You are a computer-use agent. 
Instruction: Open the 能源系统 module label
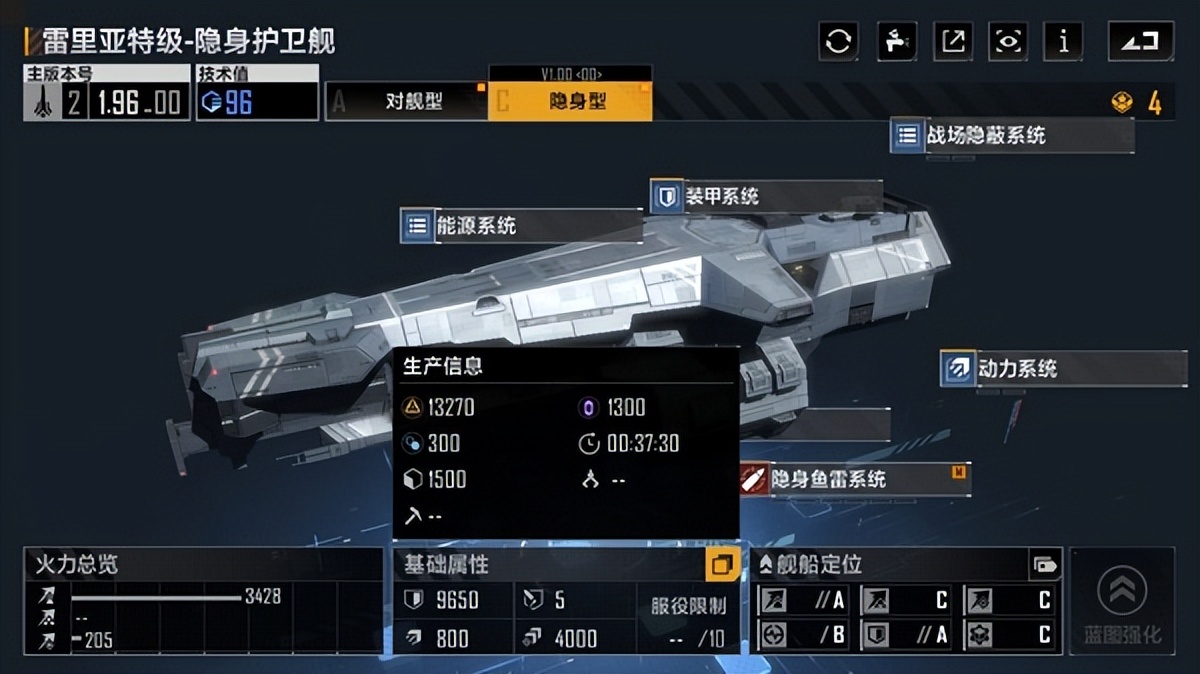coord(520,225)
